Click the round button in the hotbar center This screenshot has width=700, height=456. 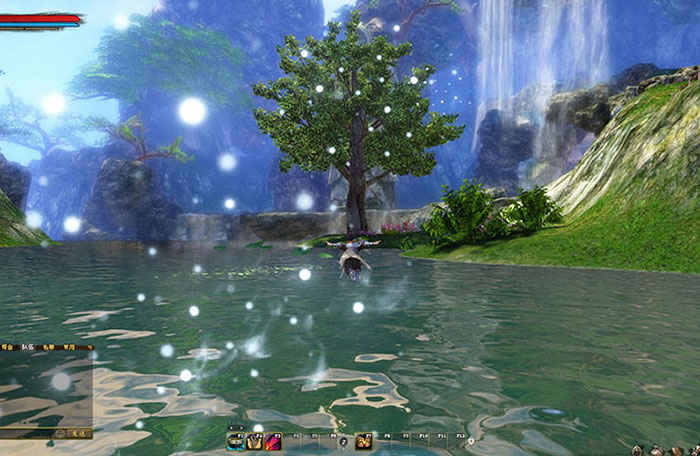point(343,441)
